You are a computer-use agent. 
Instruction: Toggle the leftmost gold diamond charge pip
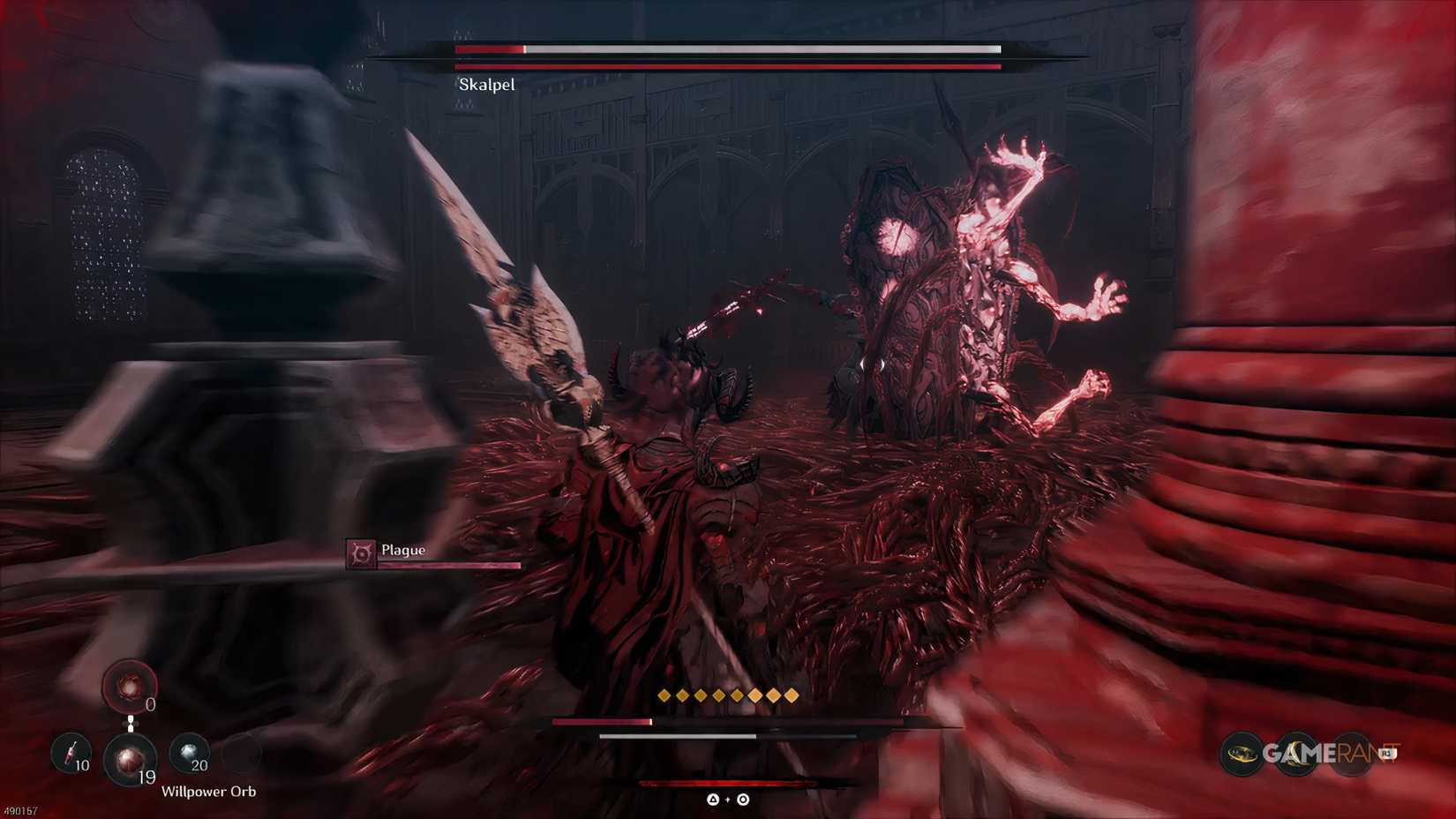pyautogui.click(x=664, y=695)
